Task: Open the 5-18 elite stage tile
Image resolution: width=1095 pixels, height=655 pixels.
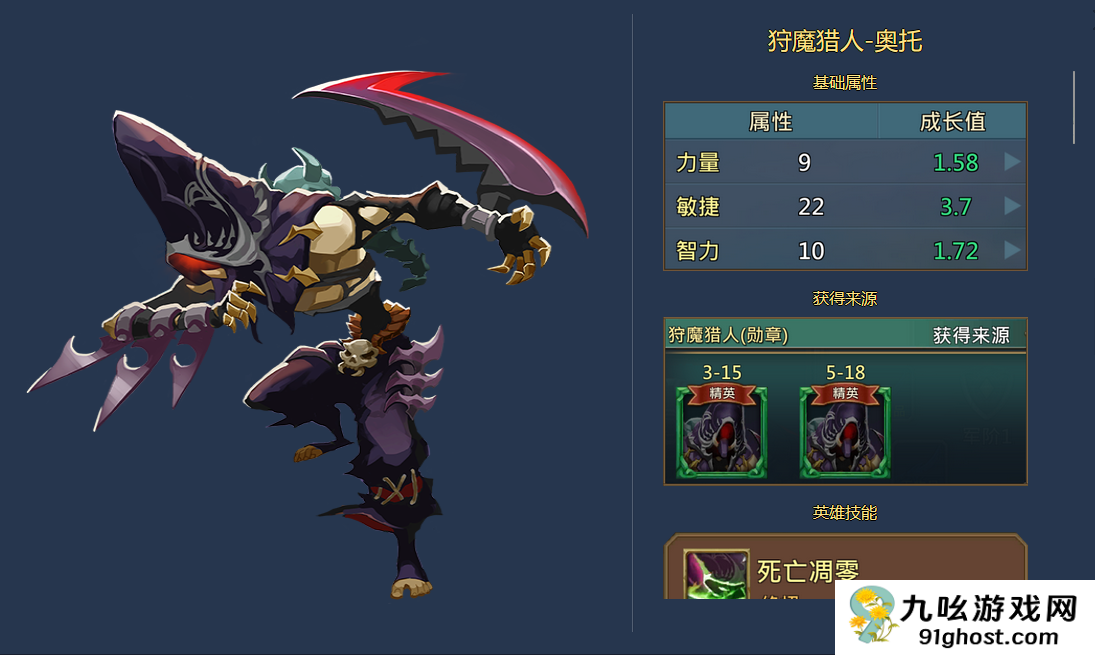Action: [845, 432]
